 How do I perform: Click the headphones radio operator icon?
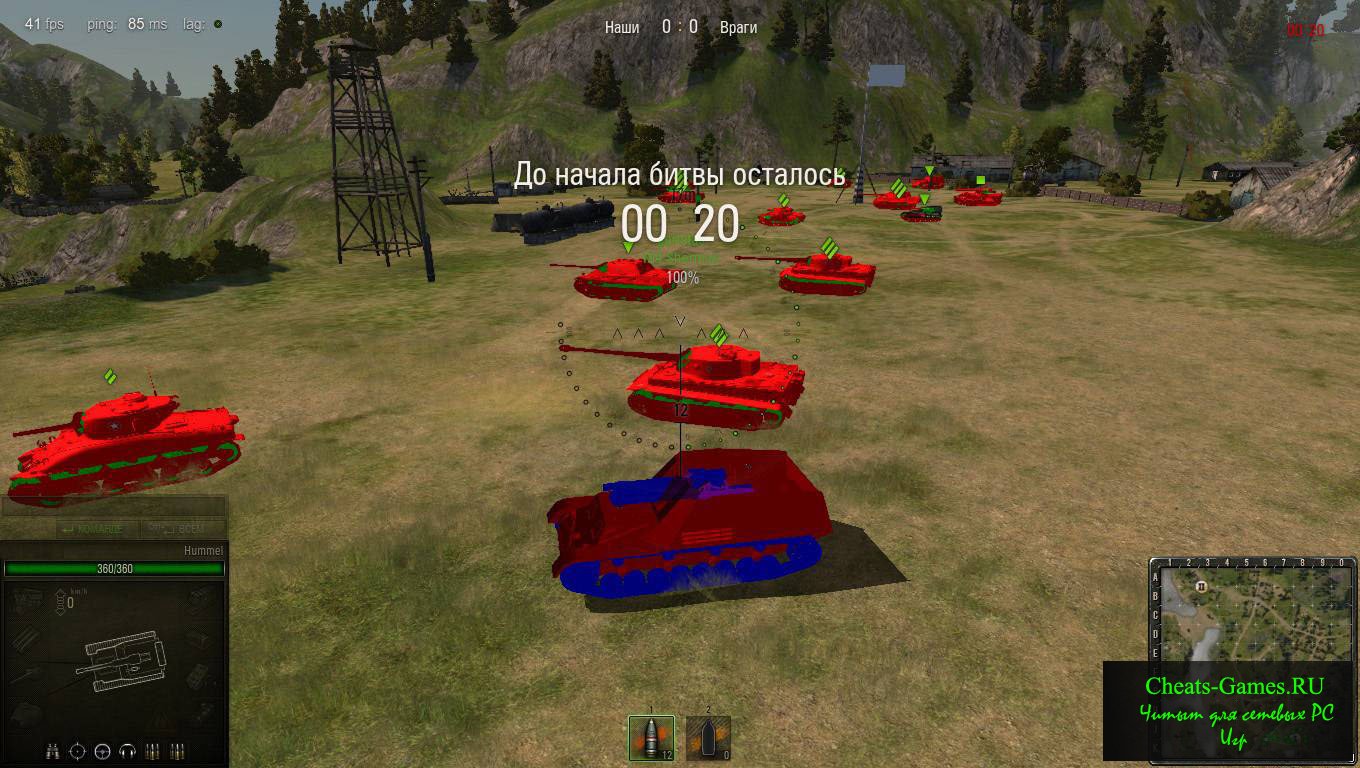(x=127, y=750)
